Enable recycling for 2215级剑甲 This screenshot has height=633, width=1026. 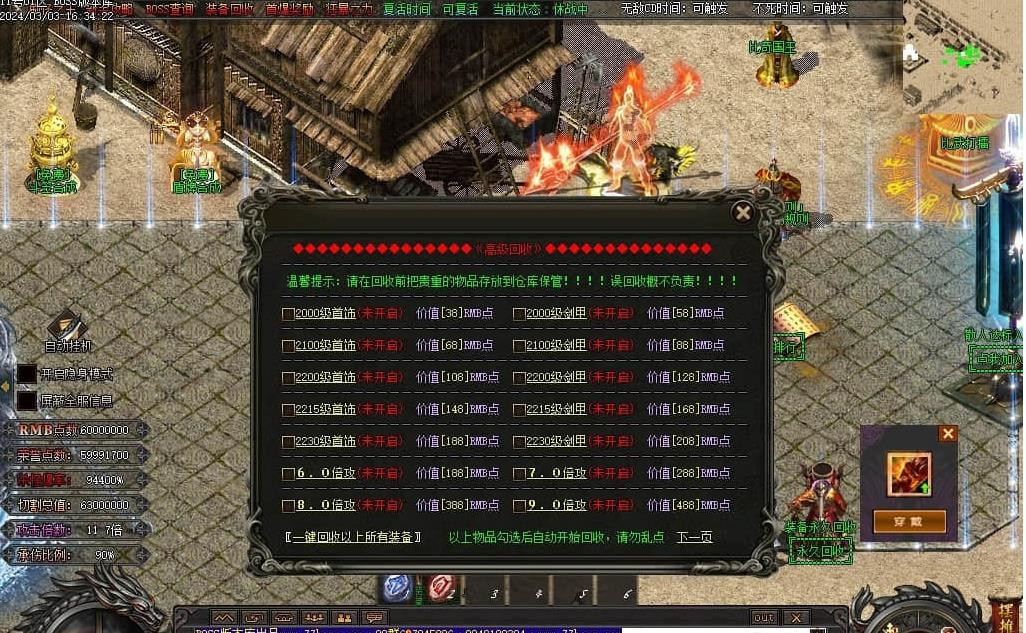(x=519, y=410)
